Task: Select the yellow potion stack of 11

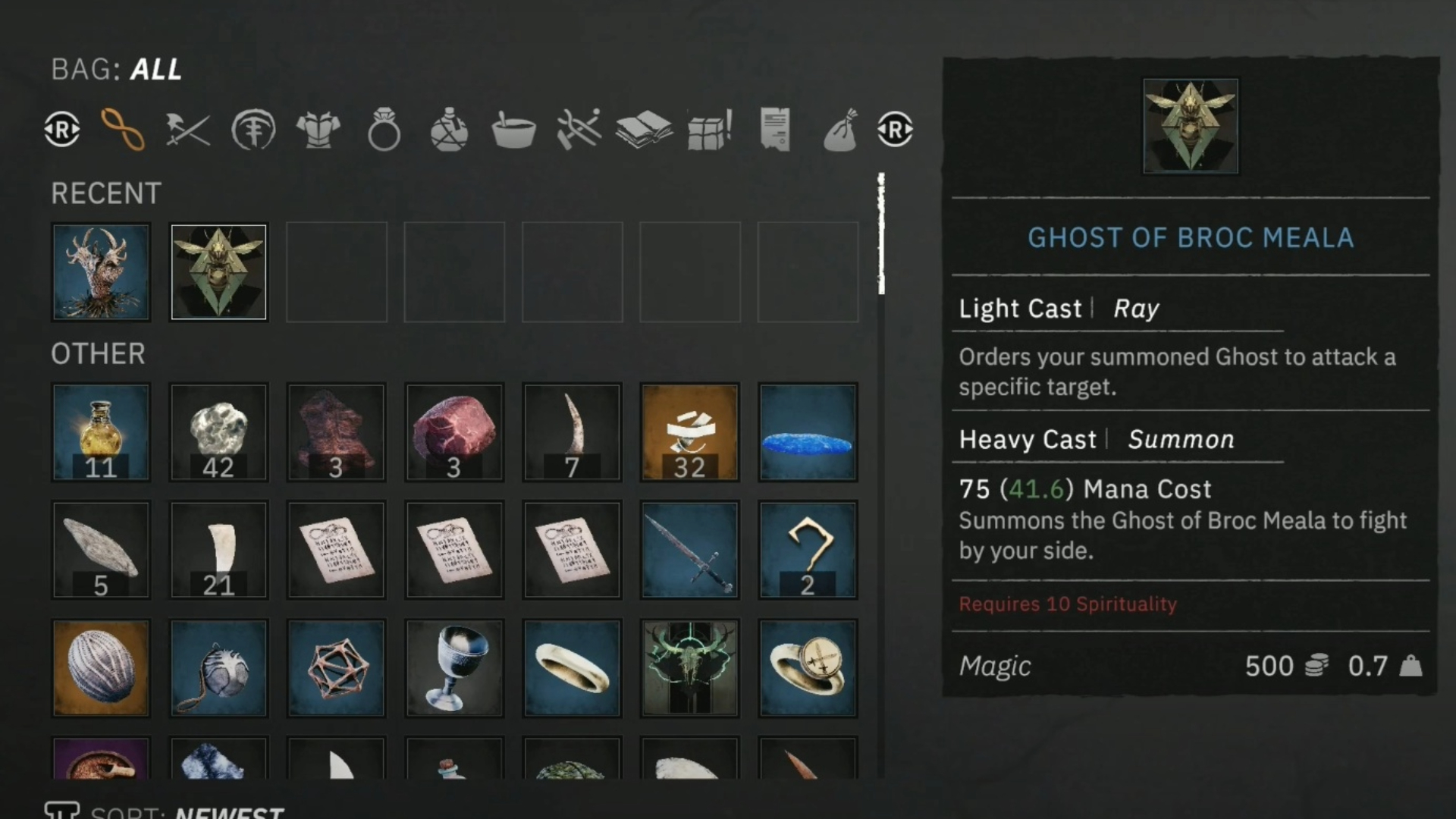Action: [101, 432]
